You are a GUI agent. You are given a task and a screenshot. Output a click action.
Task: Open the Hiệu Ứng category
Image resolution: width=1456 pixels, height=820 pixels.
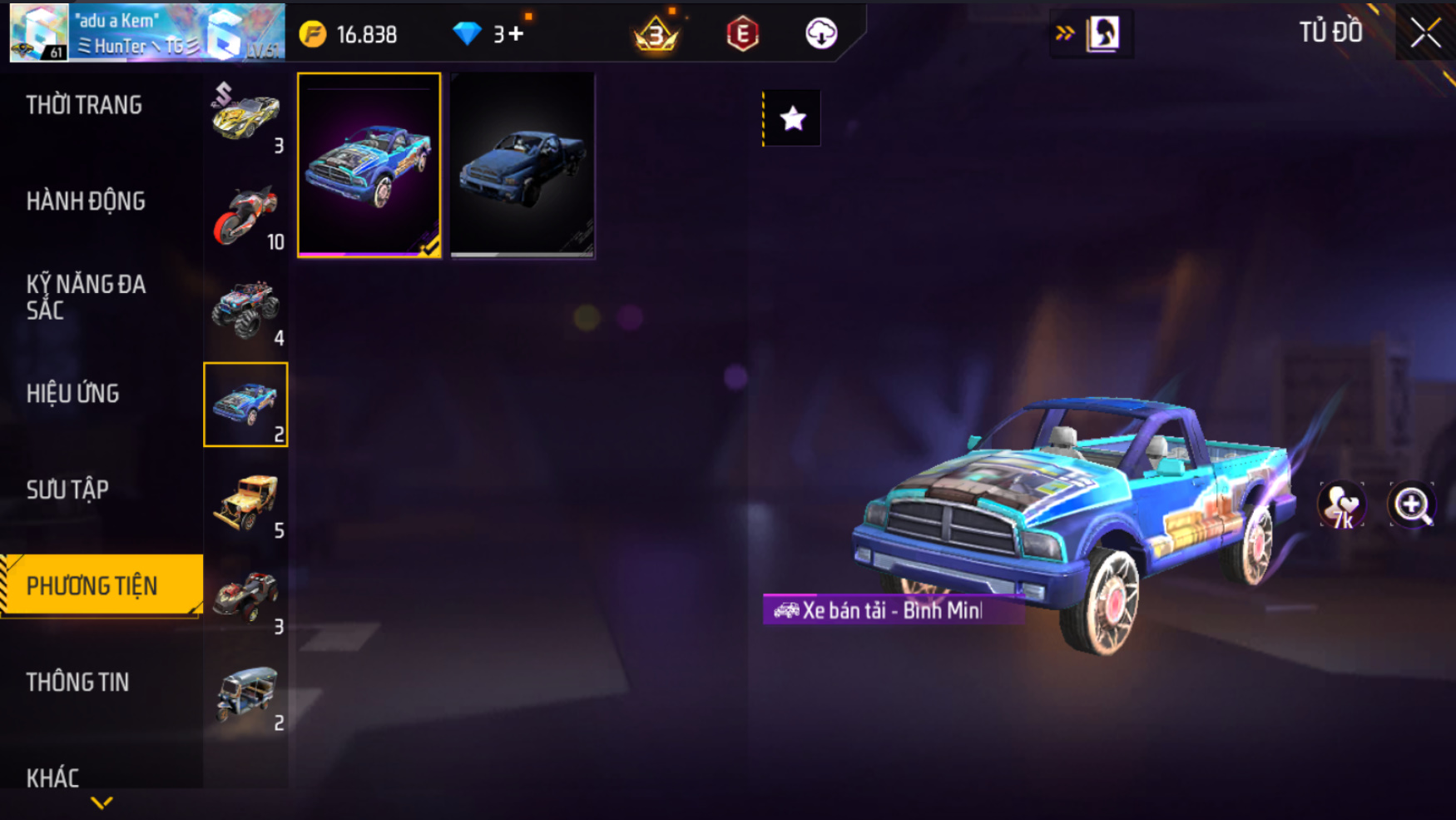pos(72,394)
